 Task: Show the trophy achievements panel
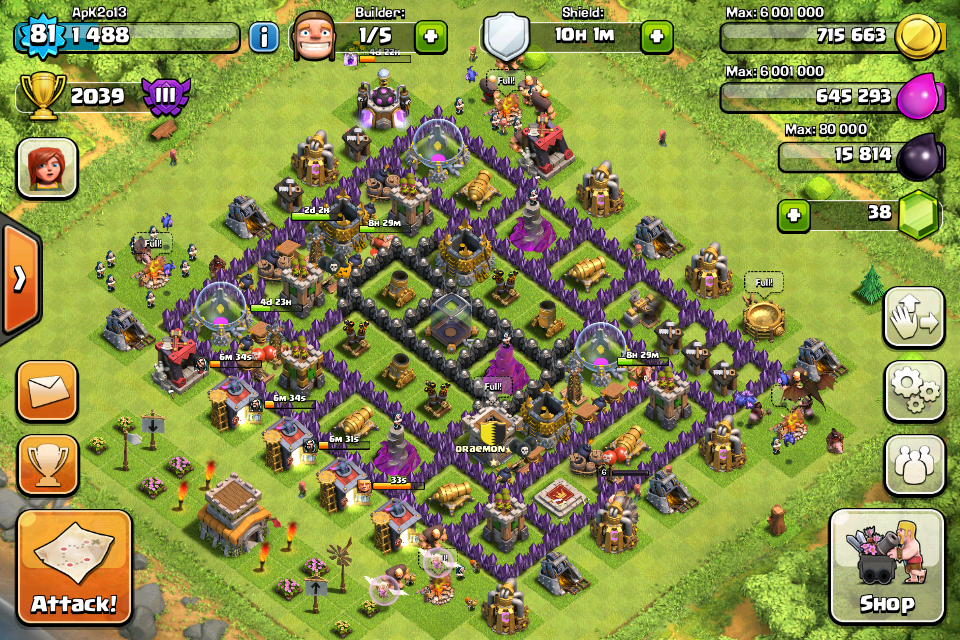(x=47, y=464)
